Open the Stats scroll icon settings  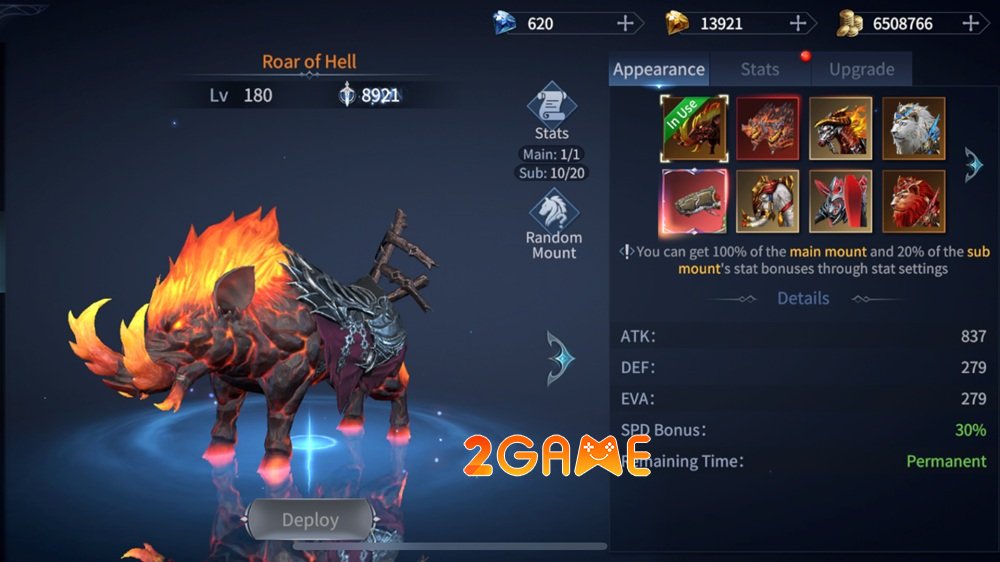point(551,109)
